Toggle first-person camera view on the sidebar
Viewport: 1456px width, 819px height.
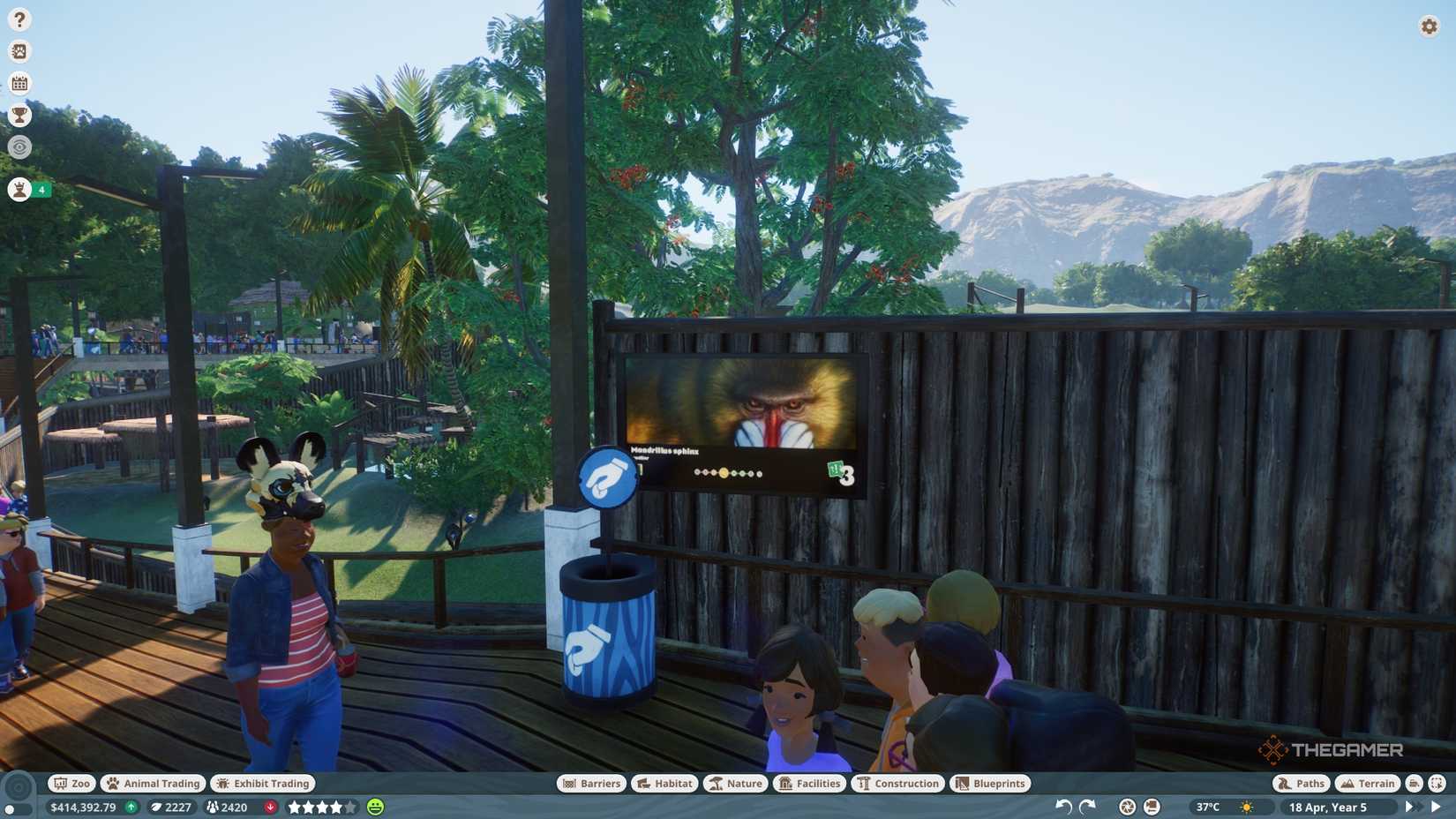click(x=19, y=147)
